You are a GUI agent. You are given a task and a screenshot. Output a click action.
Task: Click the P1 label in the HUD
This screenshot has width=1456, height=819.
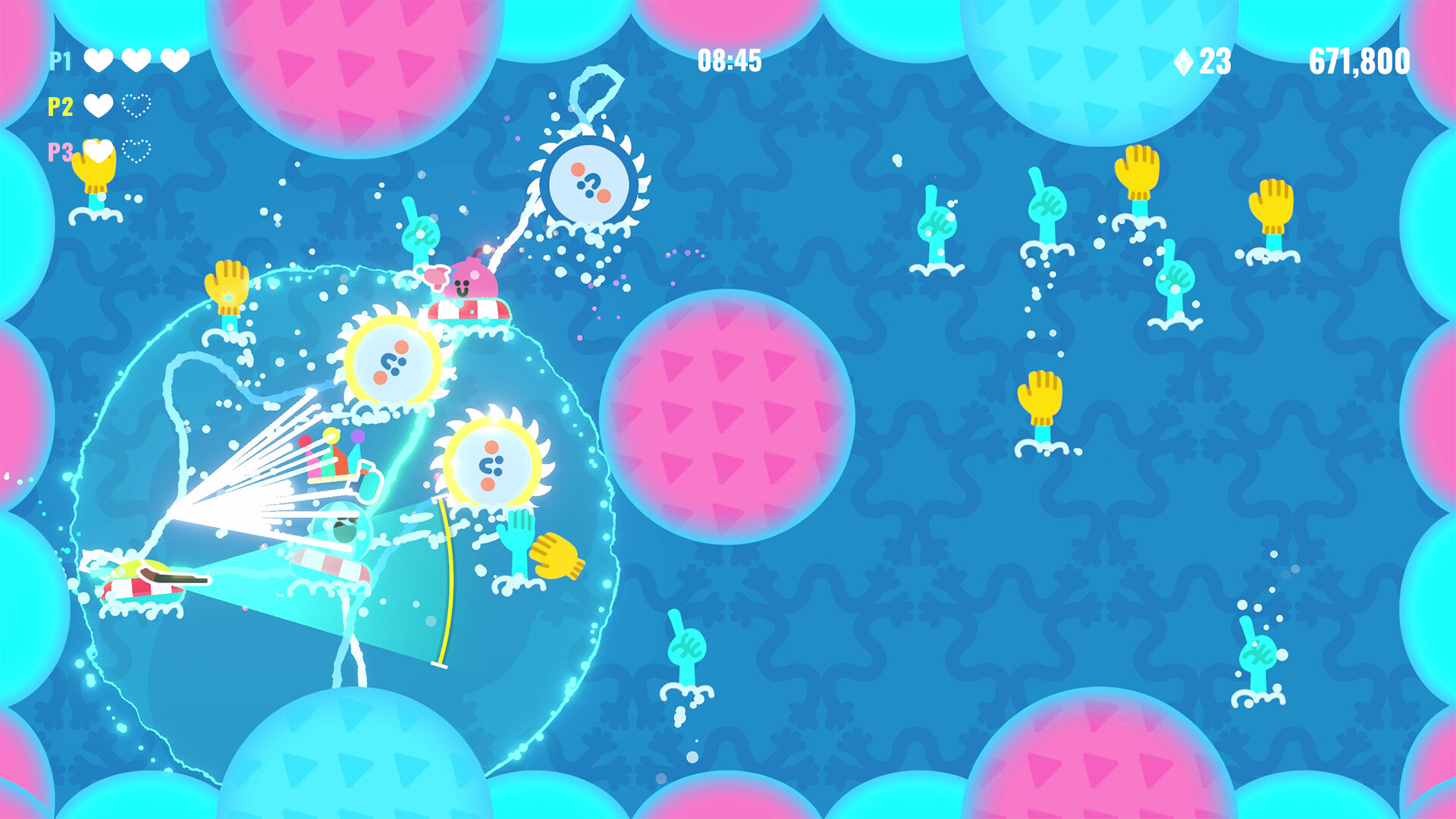pyautogui.click(x=61, y=59)
